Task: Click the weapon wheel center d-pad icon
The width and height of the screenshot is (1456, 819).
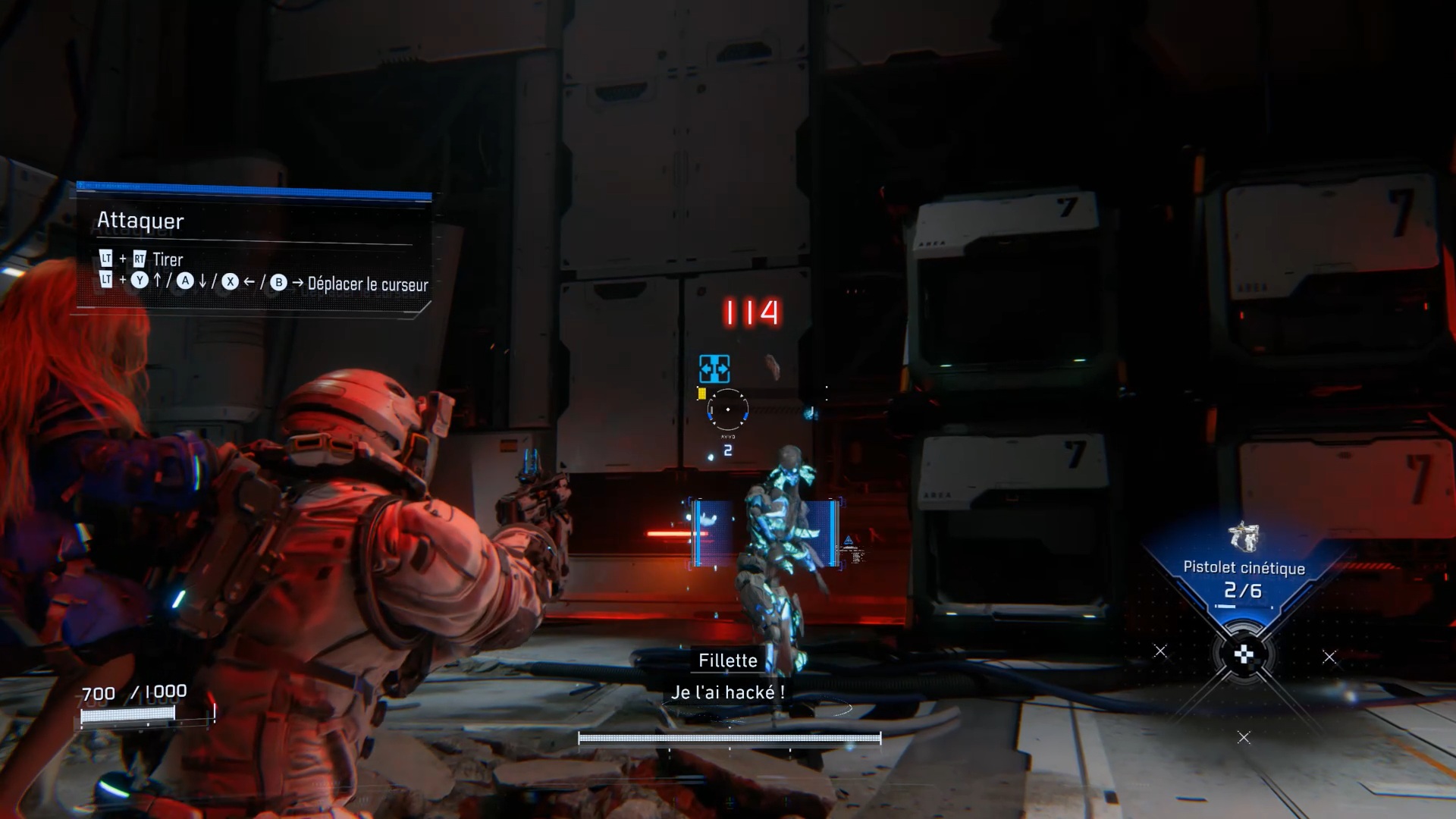Action: (1244, 654)
